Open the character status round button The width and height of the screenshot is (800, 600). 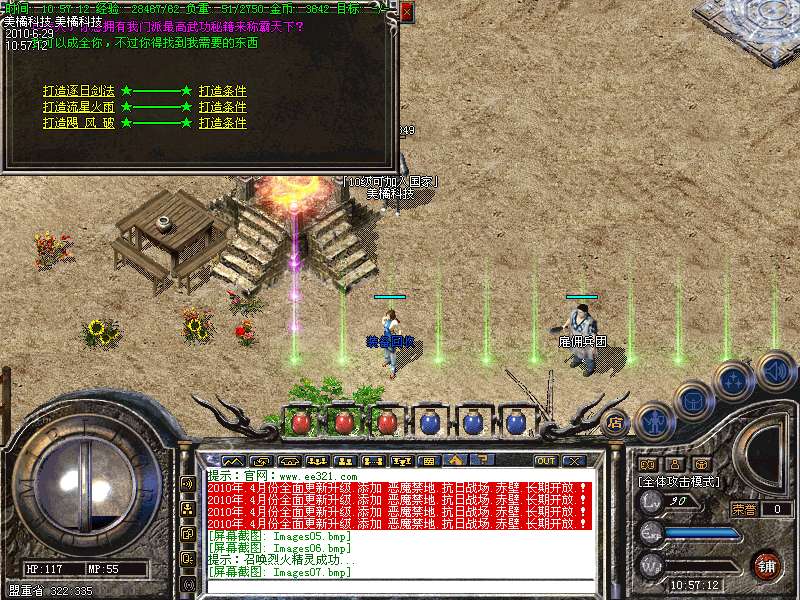pyautogui.click(x=653, y=421)
